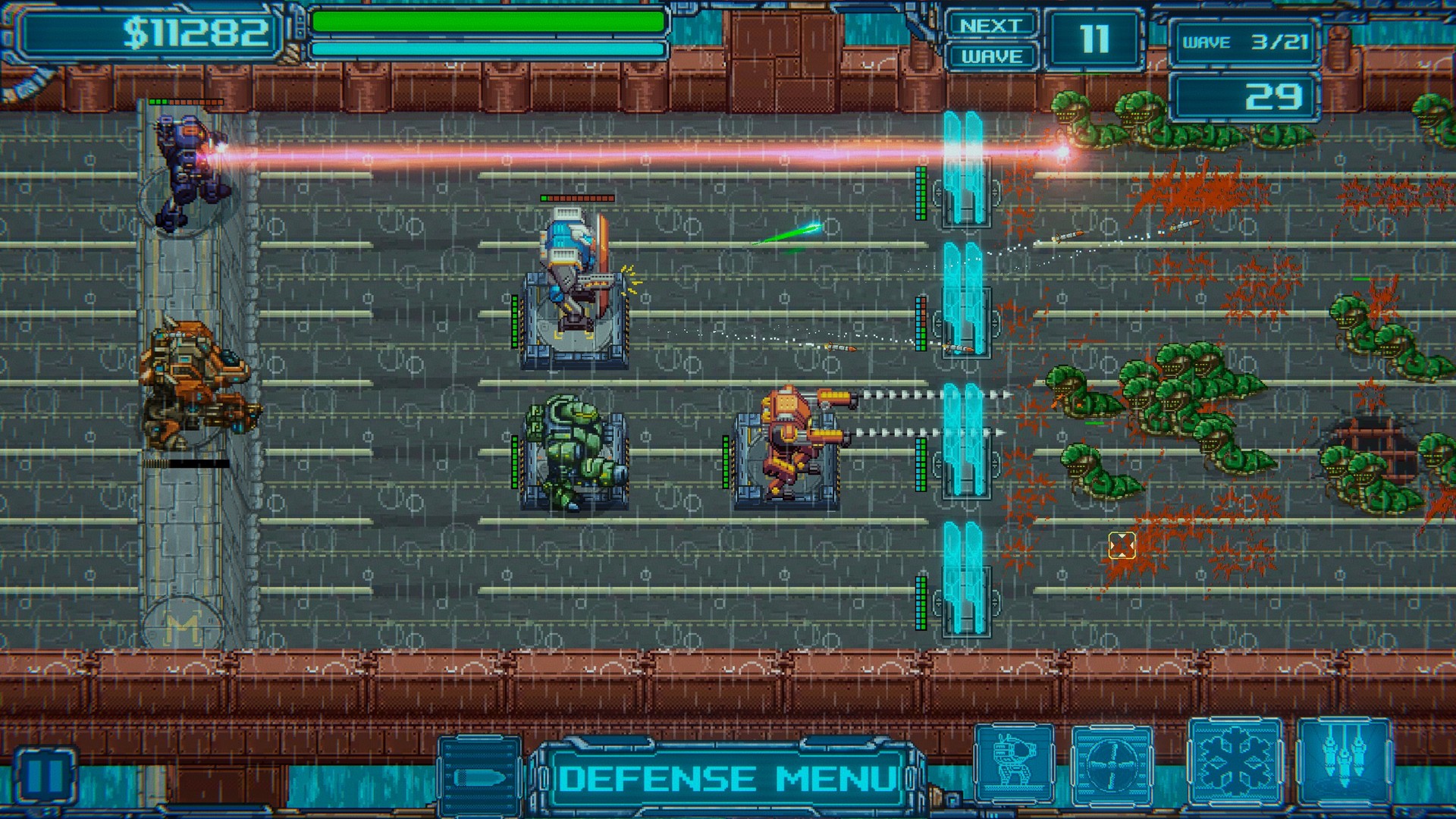Select the orange minigun turret
This screenshot has height=819, width=1456.
(789, 447)
